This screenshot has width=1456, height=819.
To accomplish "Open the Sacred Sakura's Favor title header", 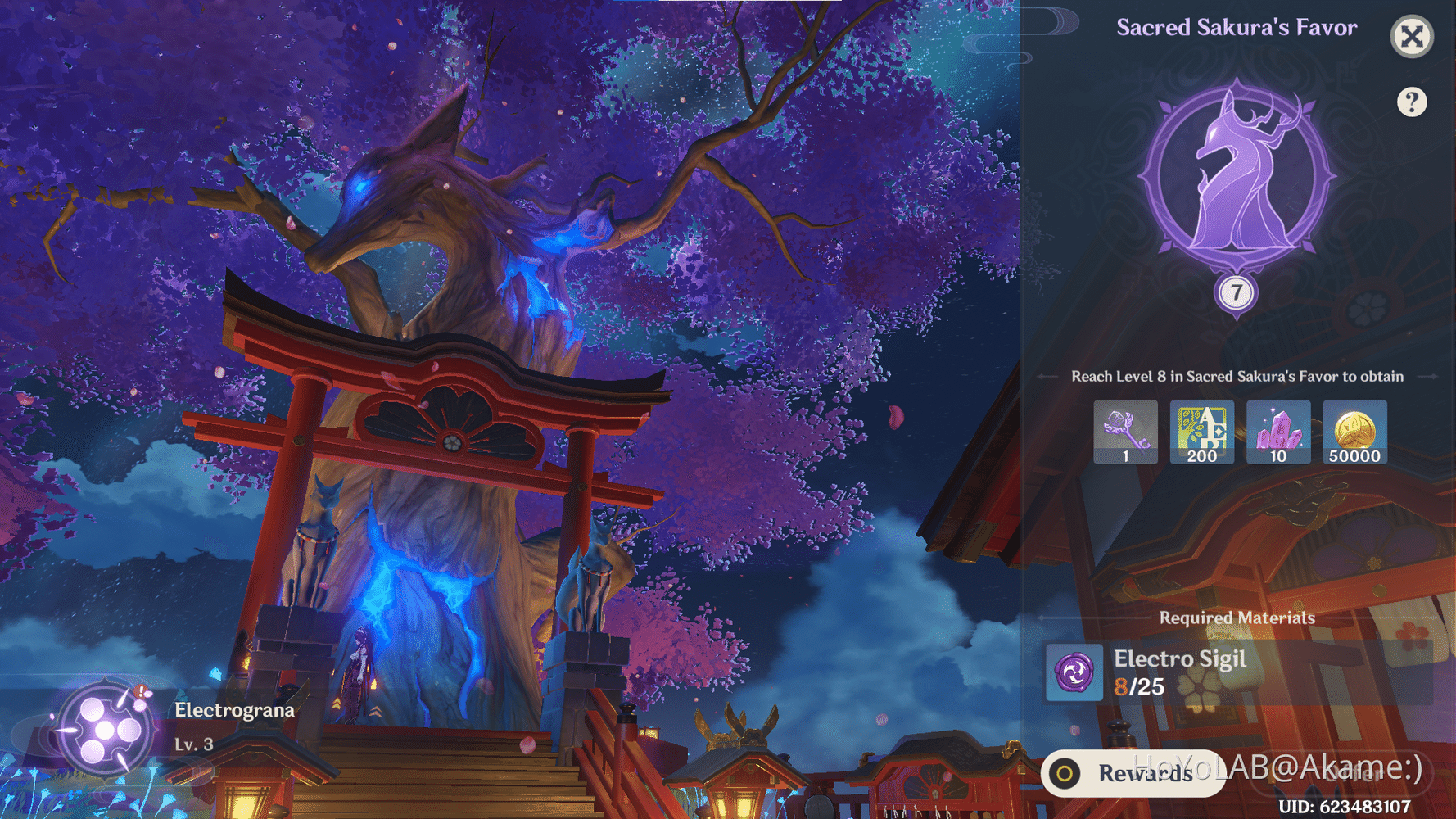I will (x=1237, y=27).
